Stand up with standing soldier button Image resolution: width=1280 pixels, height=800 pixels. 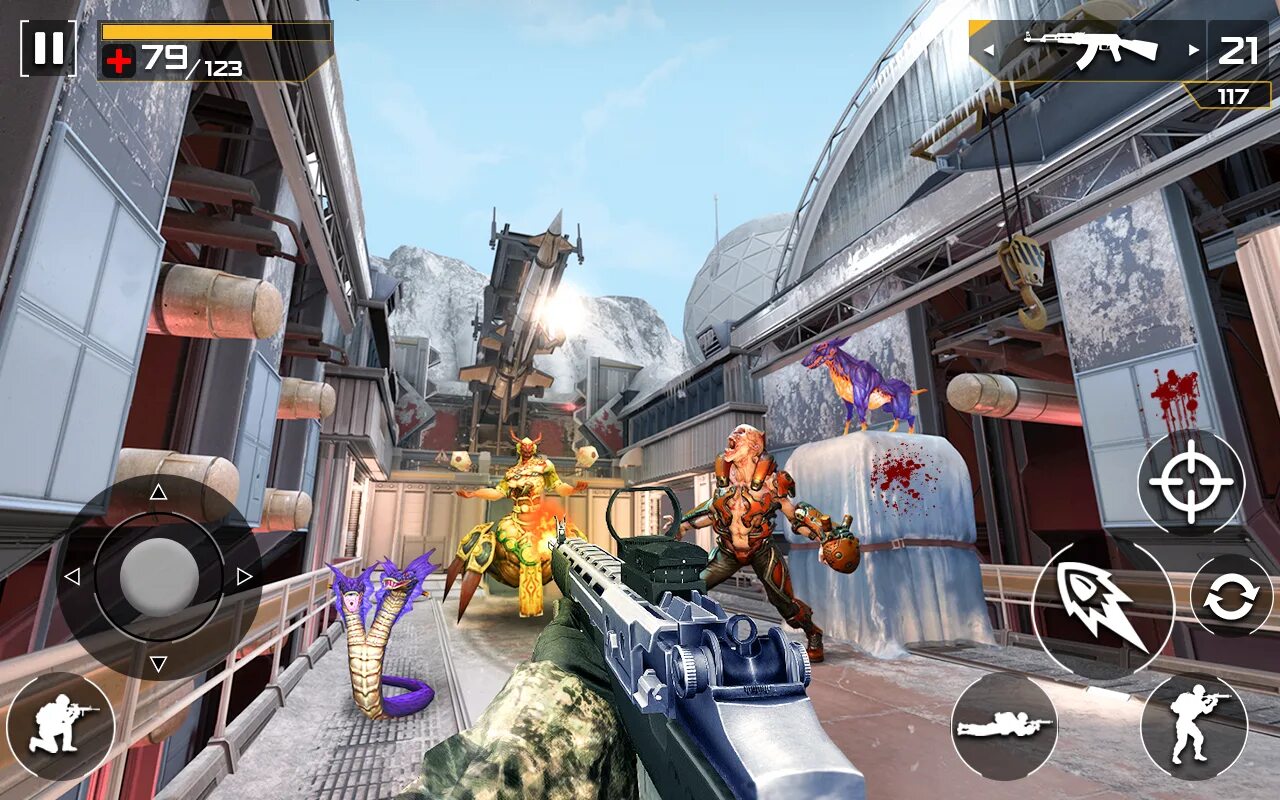1194,727
